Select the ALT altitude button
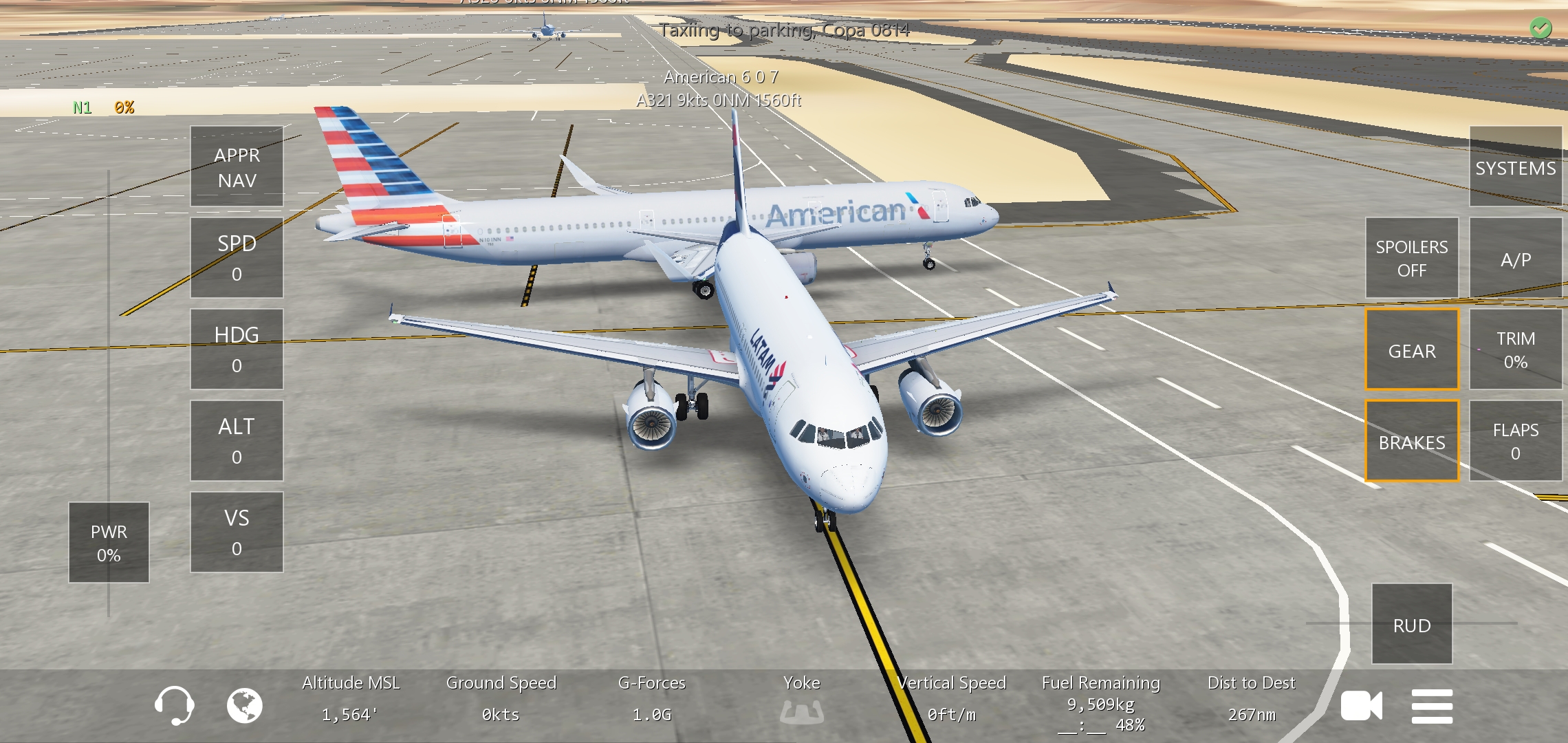The height and width of the screenshot is (743, 1568). coord(237,441)
